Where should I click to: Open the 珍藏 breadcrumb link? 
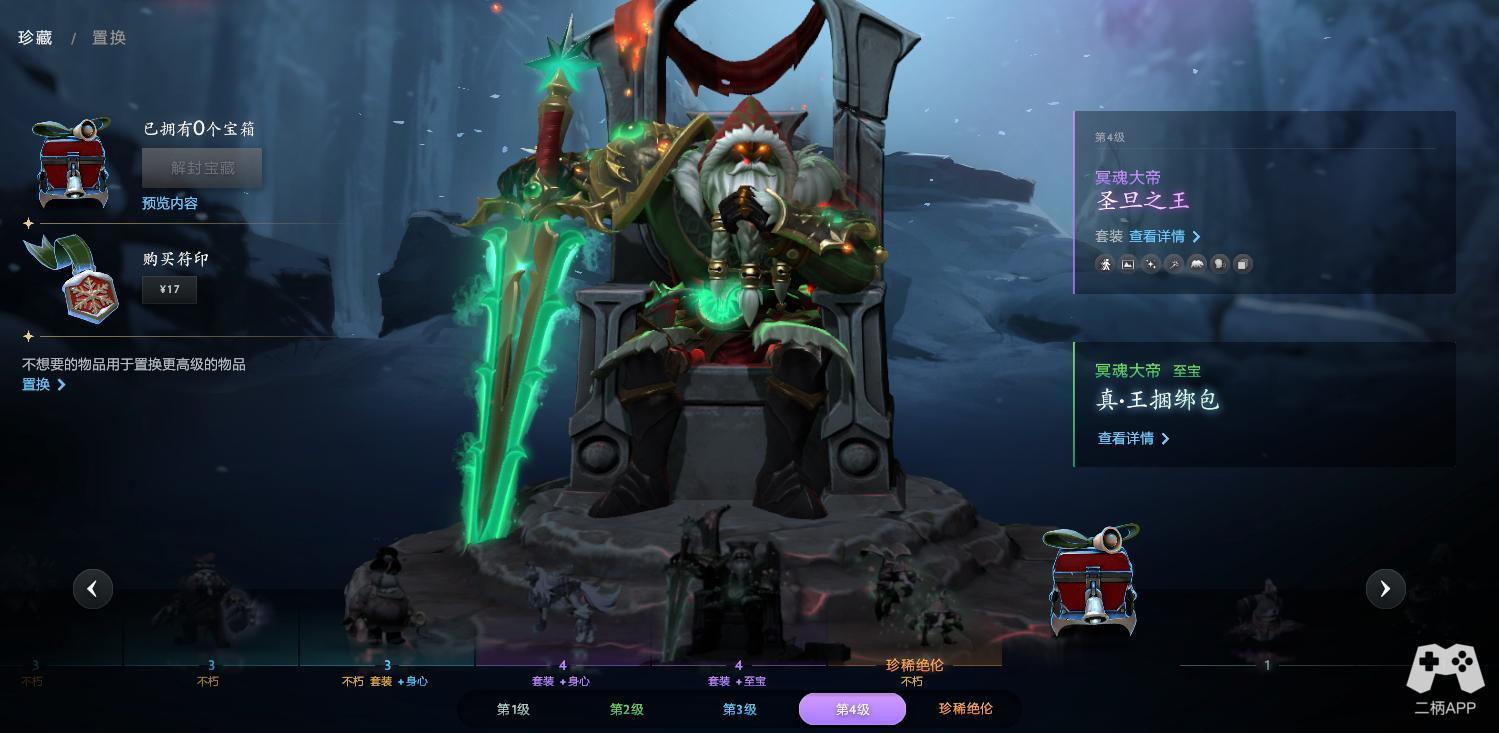tap(35, 38)
